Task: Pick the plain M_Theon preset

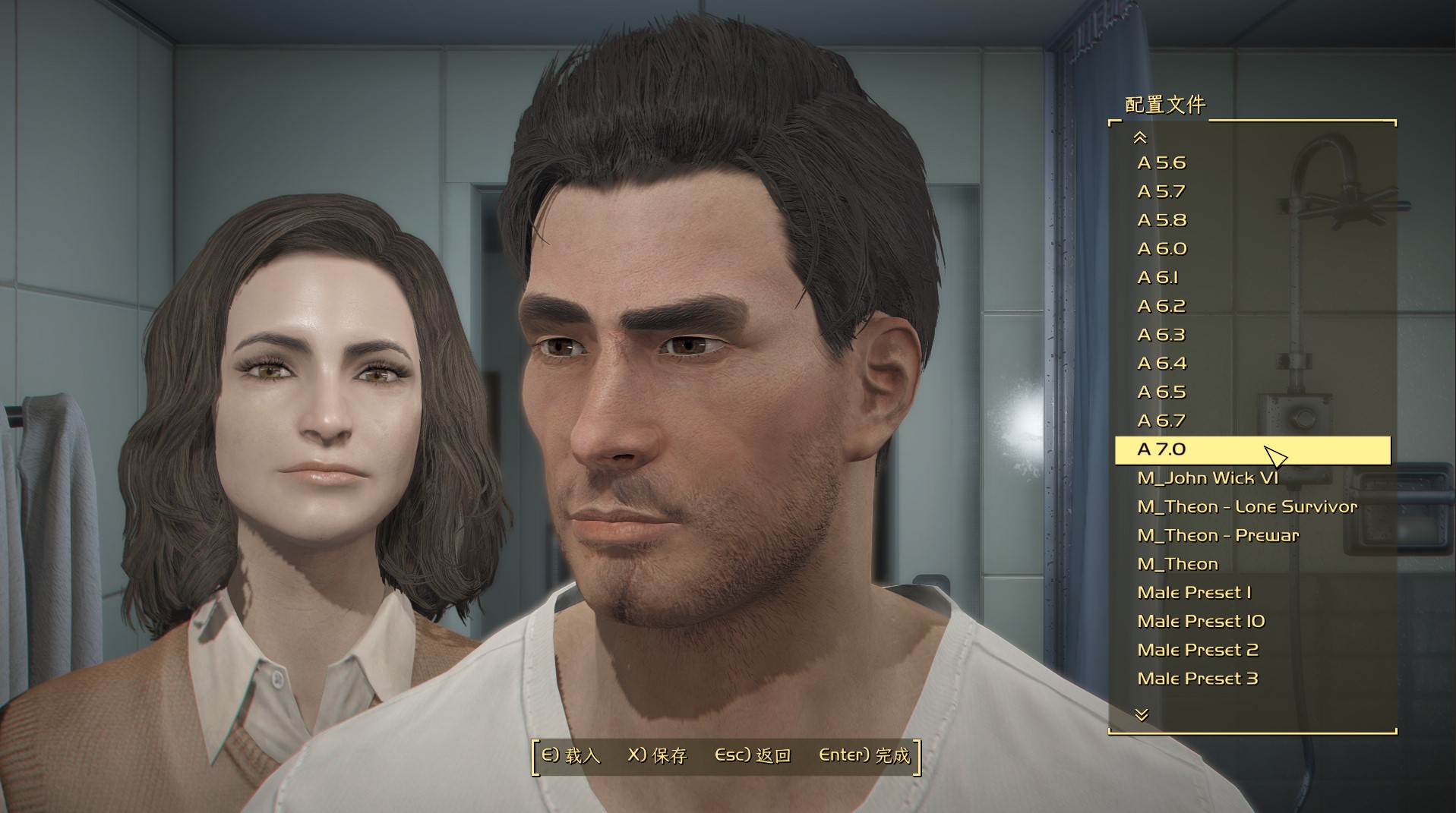Action: 1177,564
